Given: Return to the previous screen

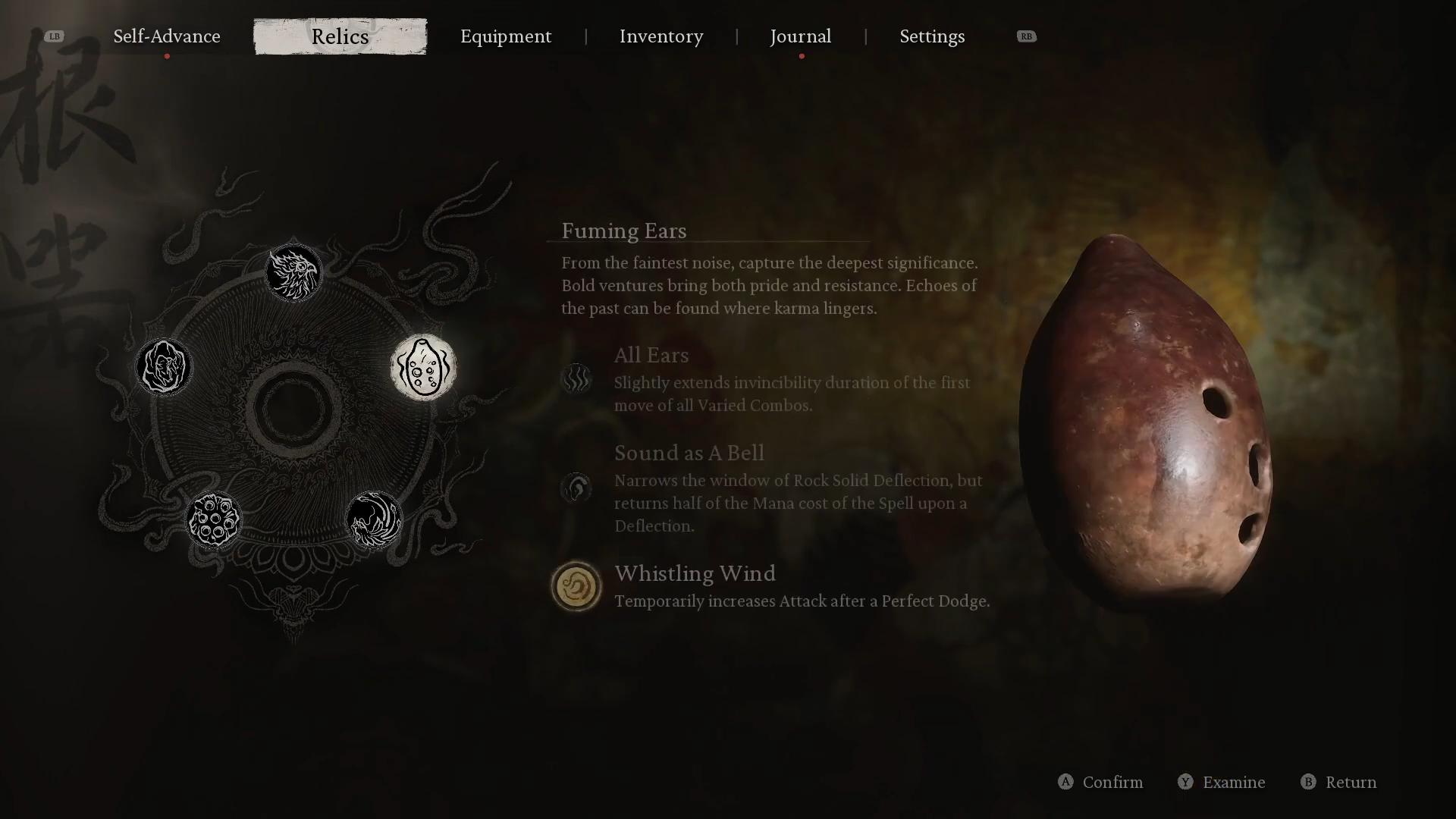Looking at the screenshot, I should tap(1339, 782).
